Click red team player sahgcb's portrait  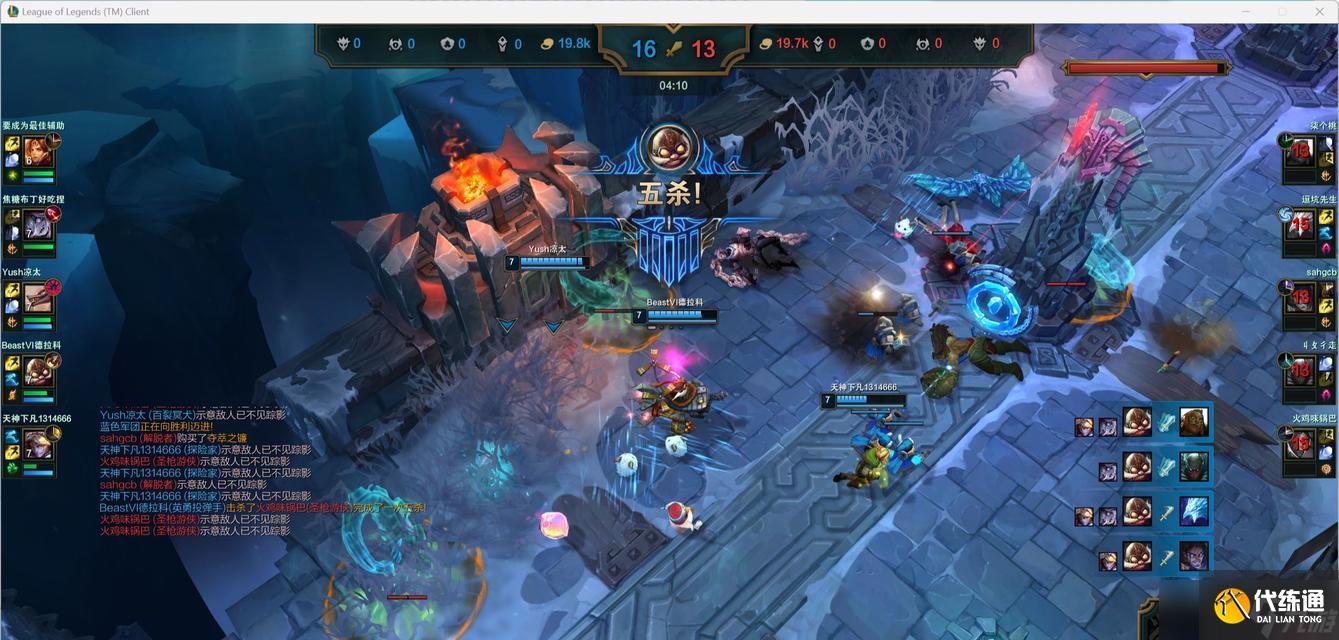[1300, 298]
